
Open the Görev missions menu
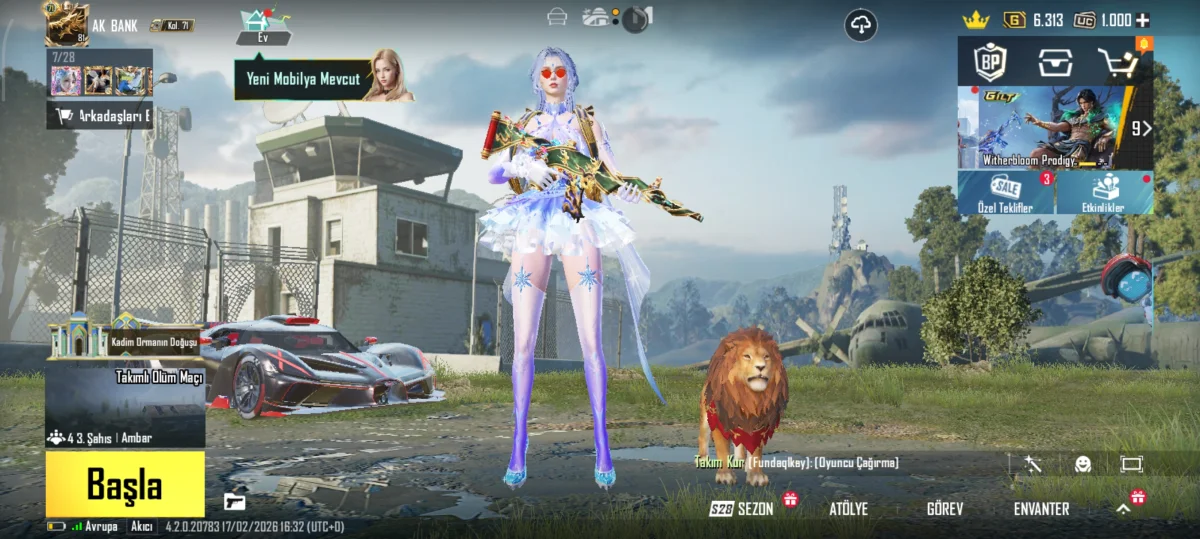click(x=945, y=509)
